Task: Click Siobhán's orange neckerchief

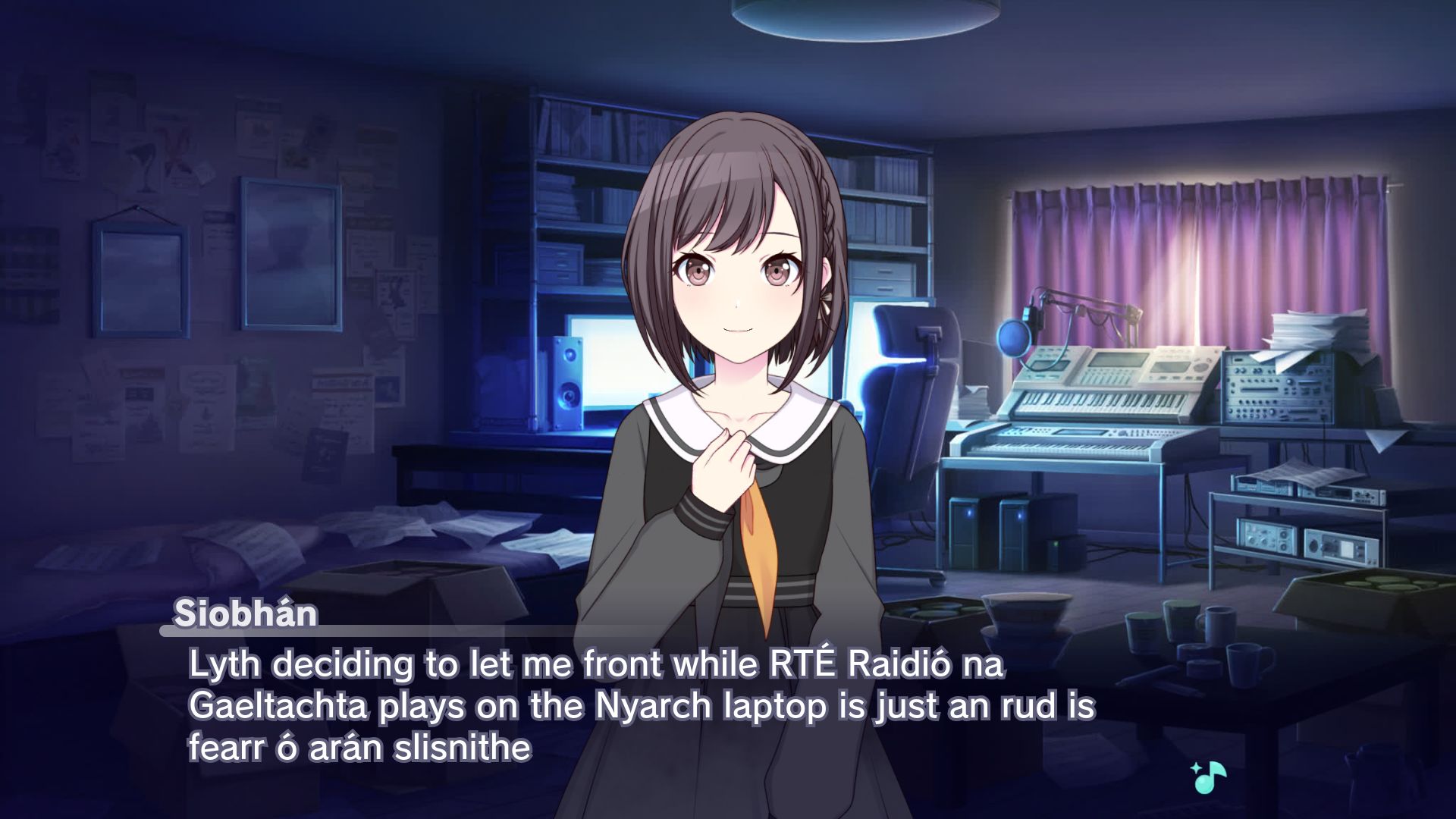Action: pyautogui.click(x=758, y=531)
